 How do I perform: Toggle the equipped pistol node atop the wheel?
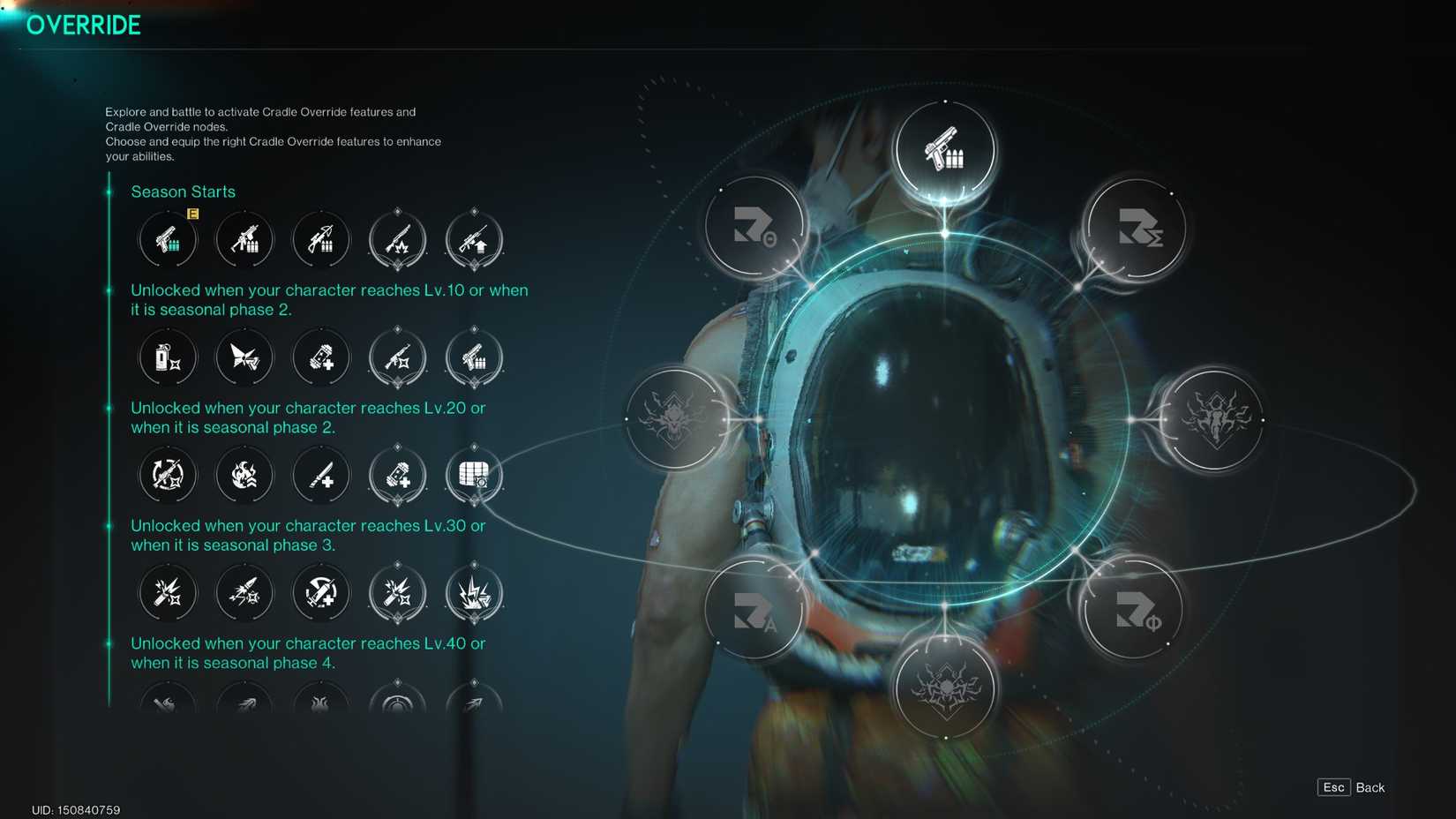click(x=946, y=150)
